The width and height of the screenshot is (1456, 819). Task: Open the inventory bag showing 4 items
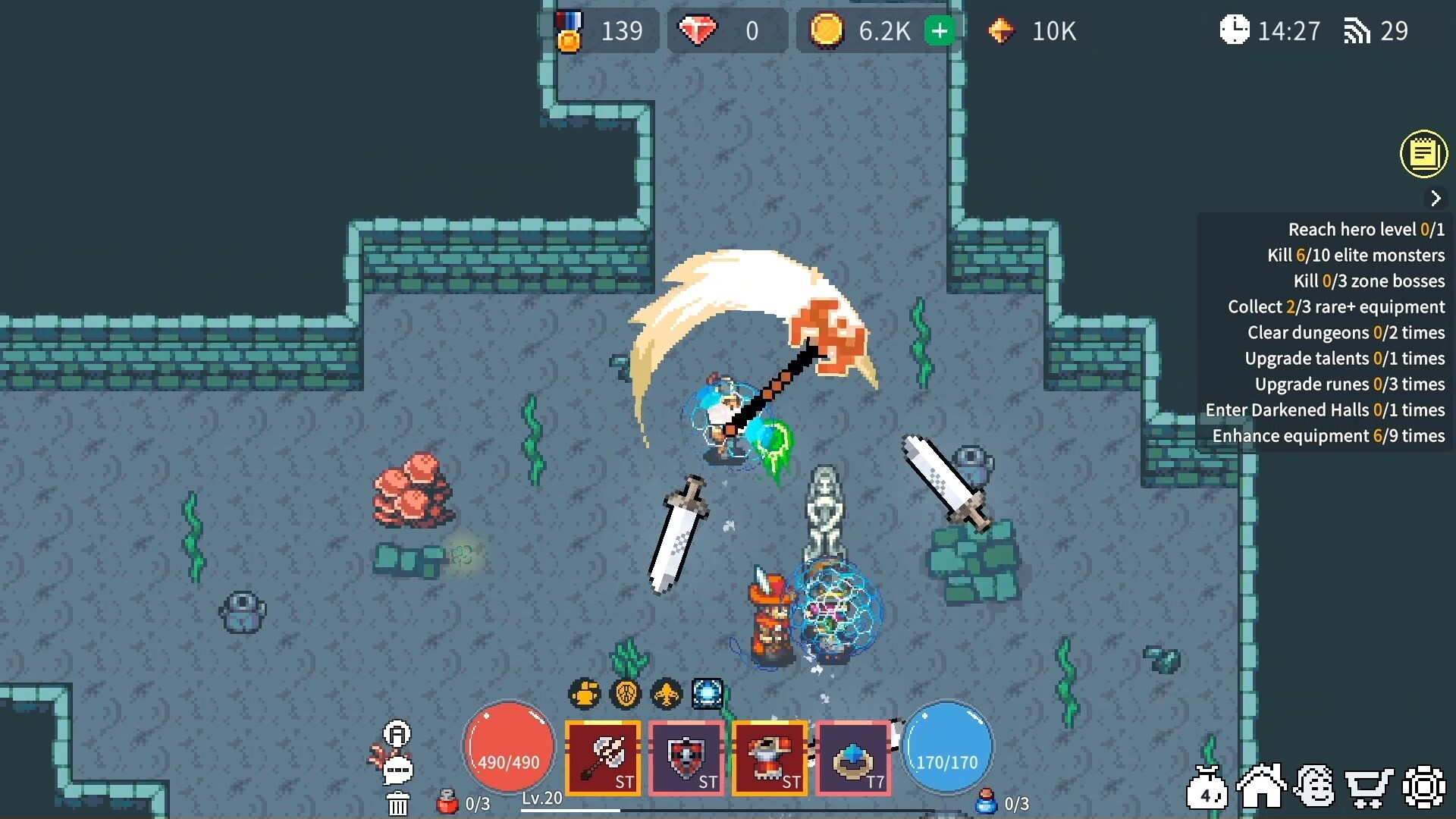(x=1207, y=786)
